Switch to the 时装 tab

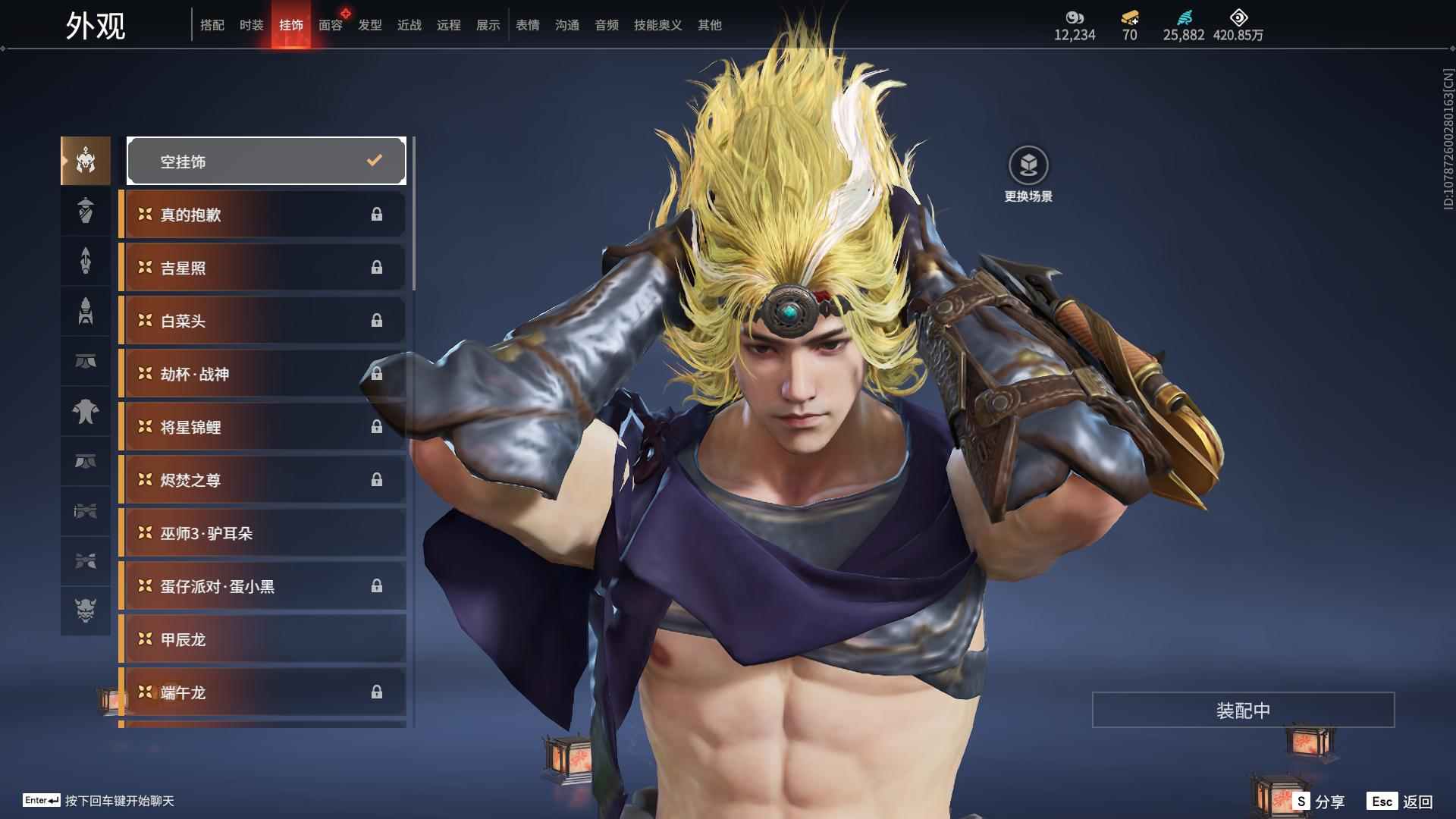tap(251, 25)
